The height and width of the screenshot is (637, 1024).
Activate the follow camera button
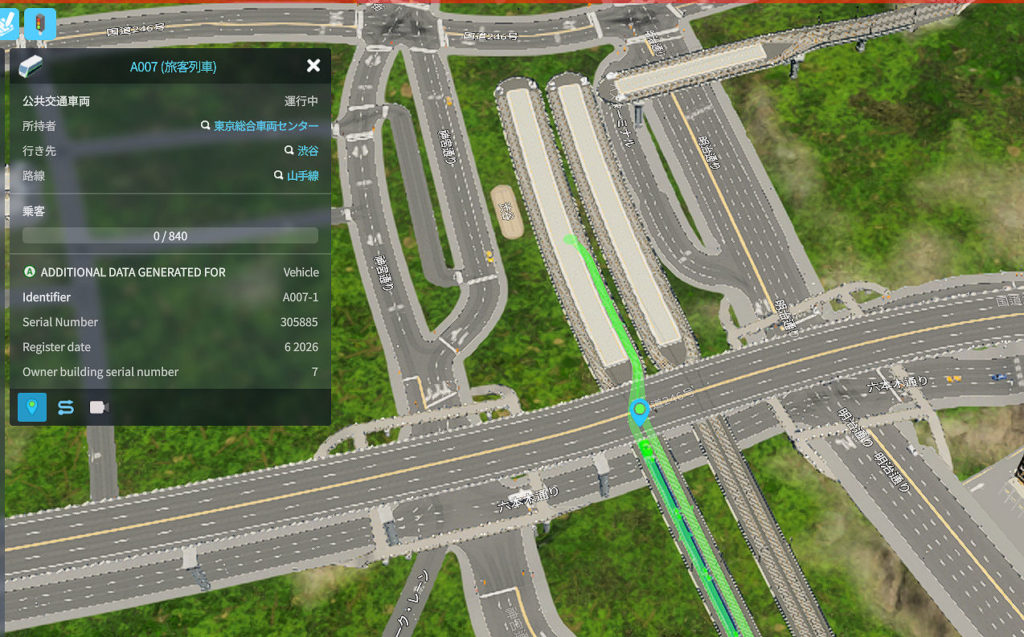pos(99,407)
